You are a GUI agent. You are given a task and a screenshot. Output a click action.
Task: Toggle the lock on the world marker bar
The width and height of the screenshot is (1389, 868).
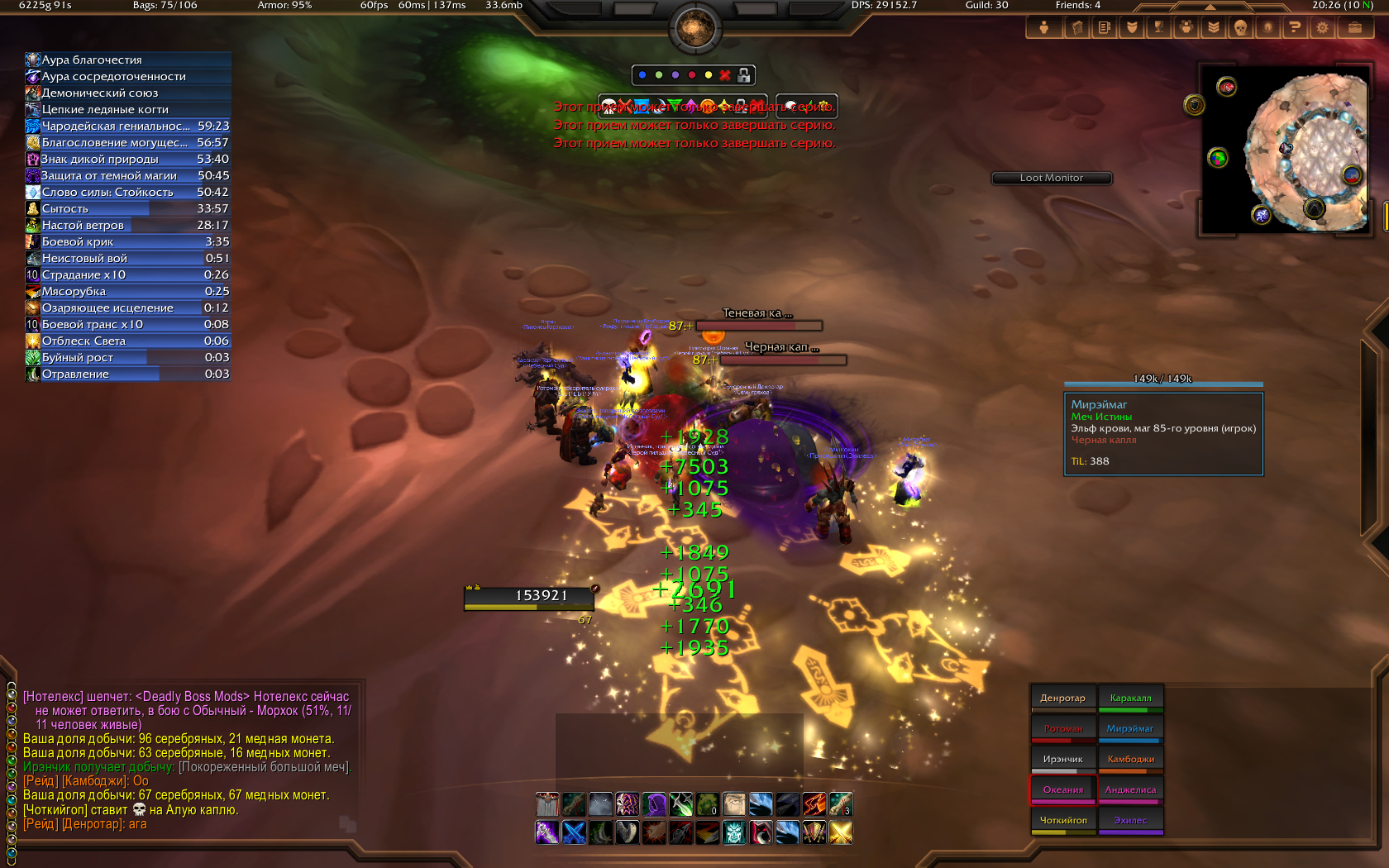[744, 75]
